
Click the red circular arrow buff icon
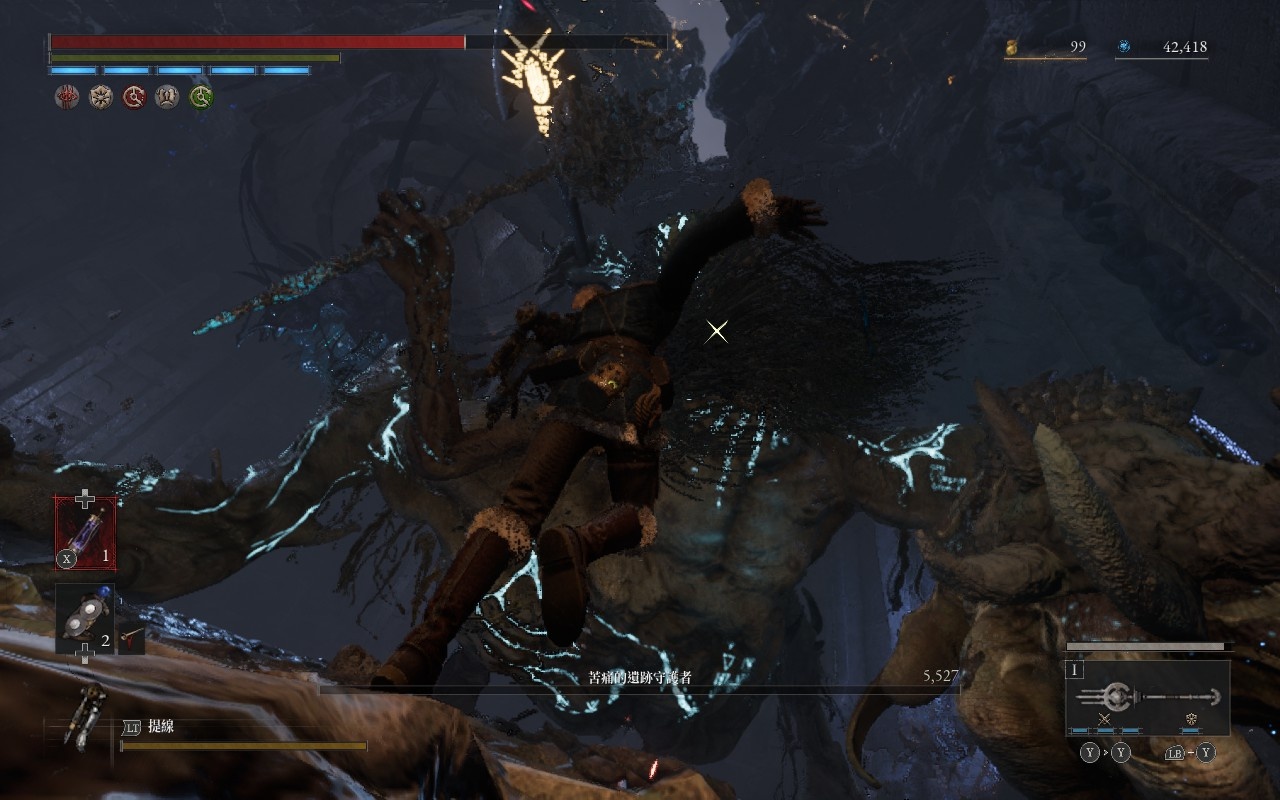(134, 97)
